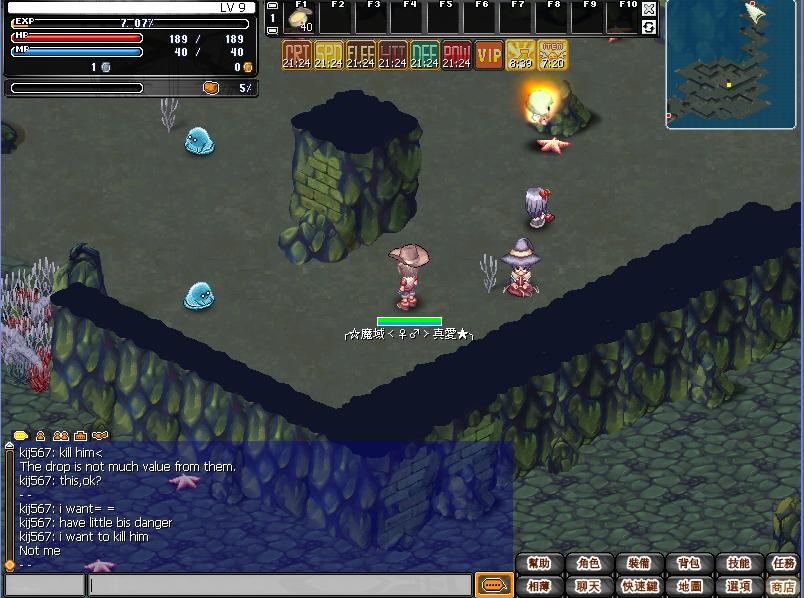This screenshot has width=804, height=598.
Task: Open the 選項 options menu
Action: 738,586
